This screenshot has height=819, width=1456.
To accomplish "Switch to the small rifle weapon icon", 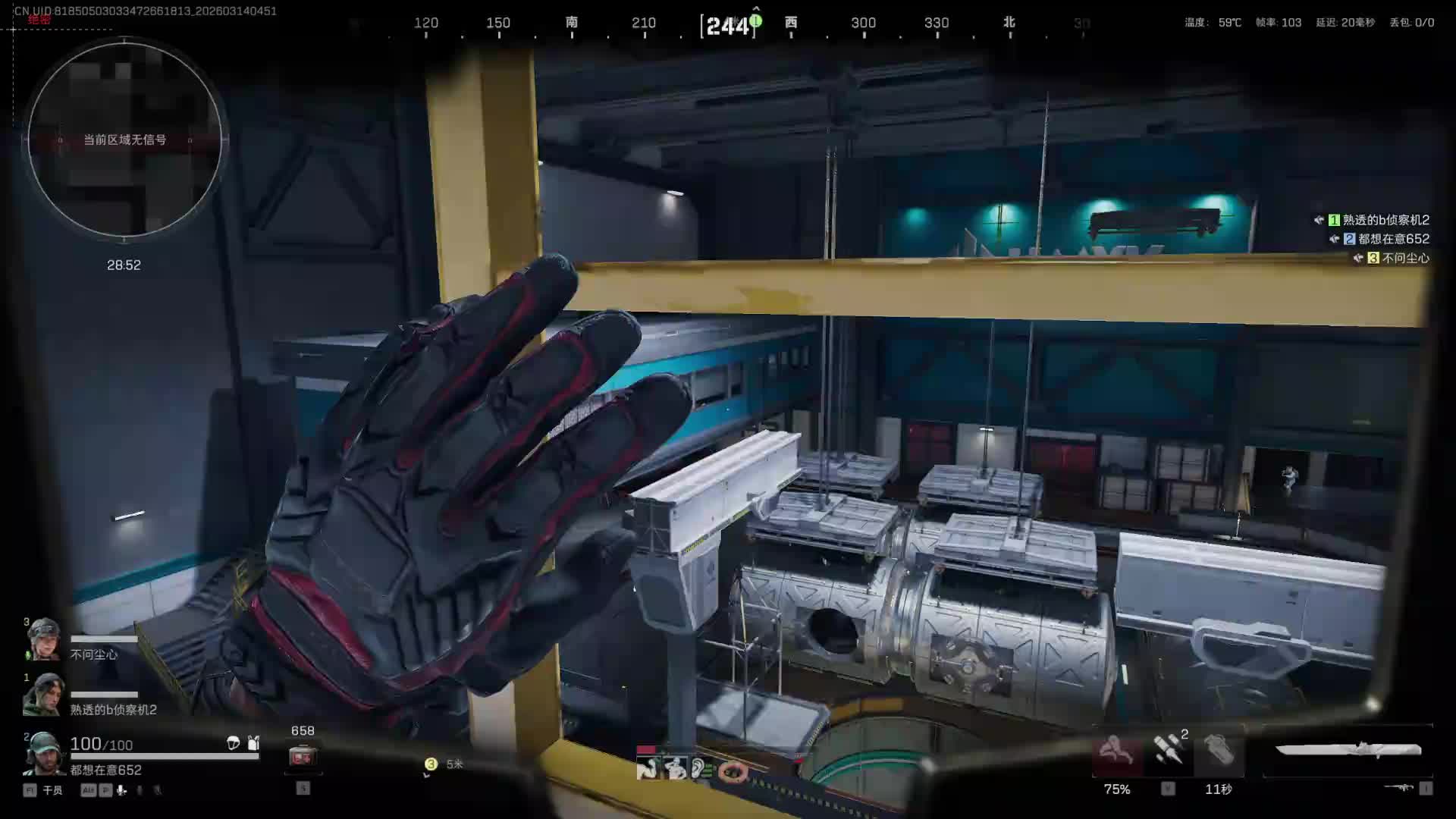I will 1398,788.
